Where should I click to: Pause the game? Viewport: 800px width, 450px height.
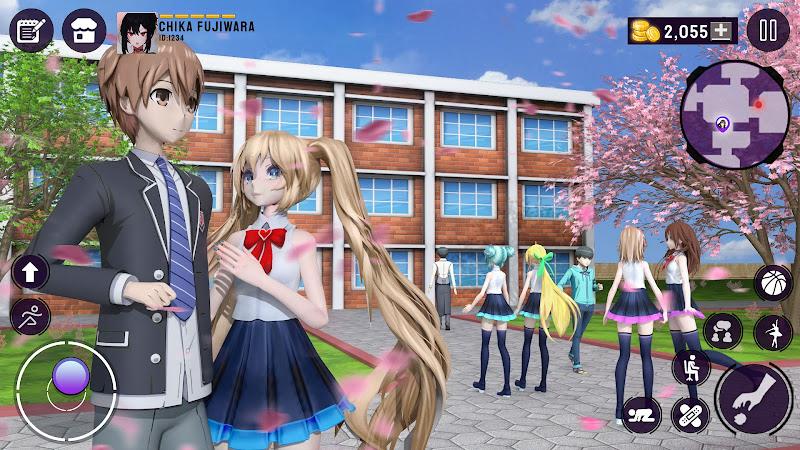768,31
